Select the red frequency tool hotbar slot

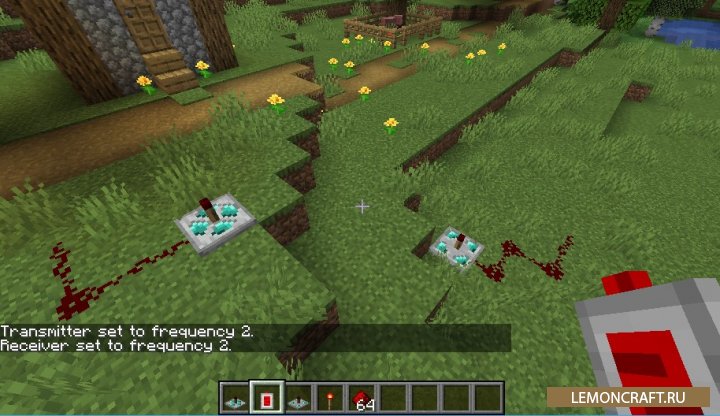click(x=265, y=397)
